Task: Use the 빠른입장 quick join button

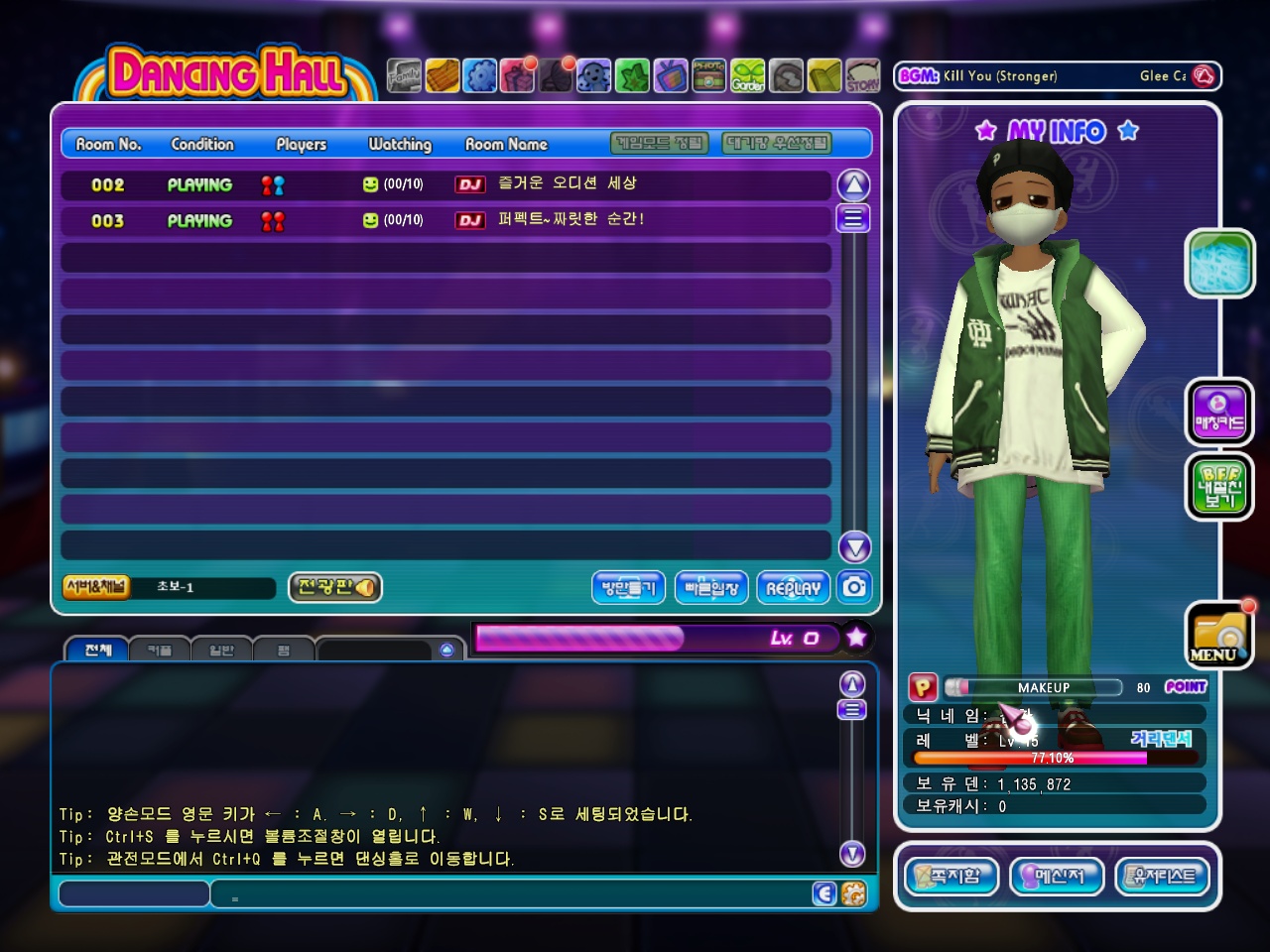Action: point(711,588)
